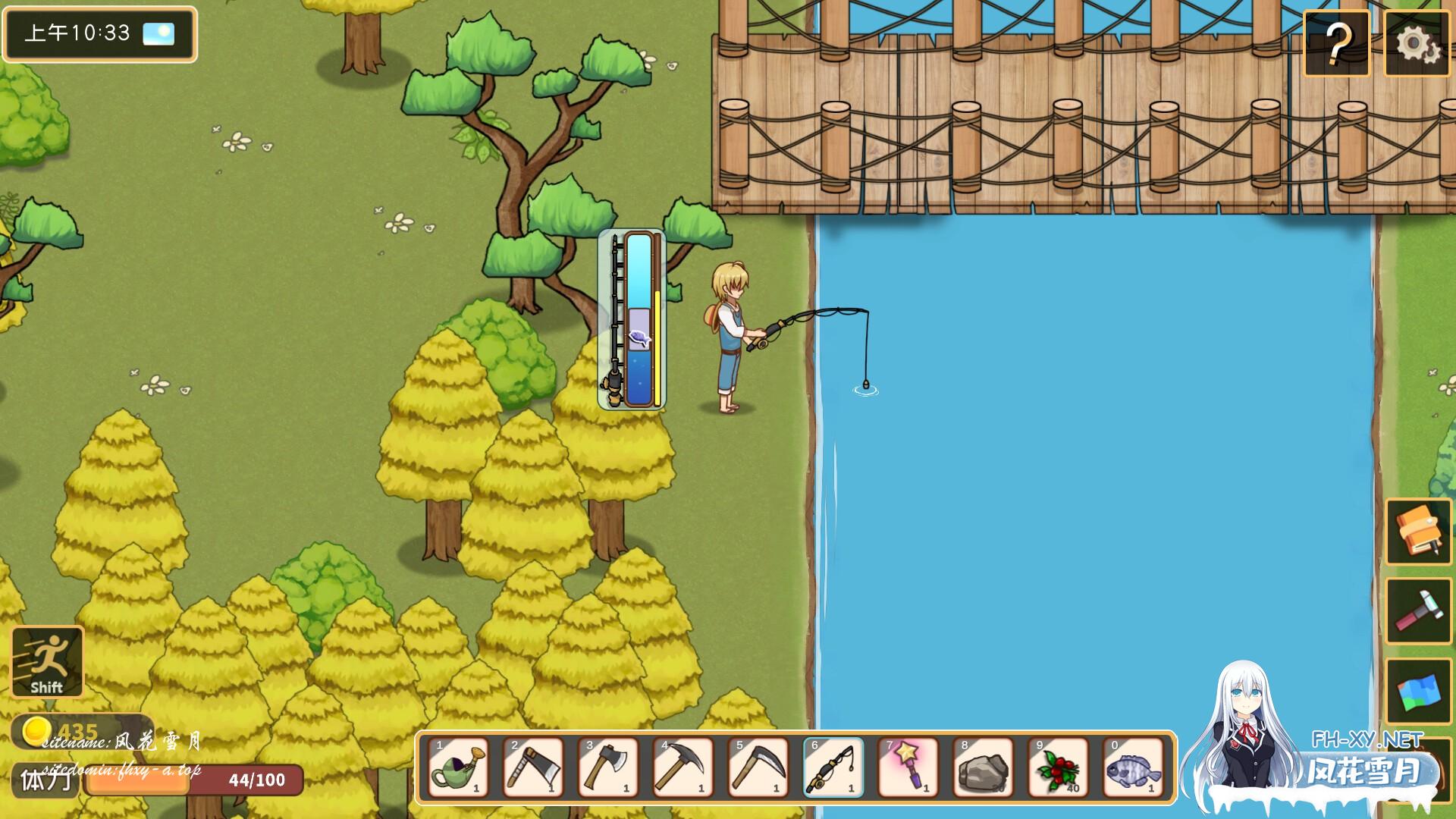Open the hammer crafting menu
Screen dimensions: 1456x819
tap(1418, 610)
